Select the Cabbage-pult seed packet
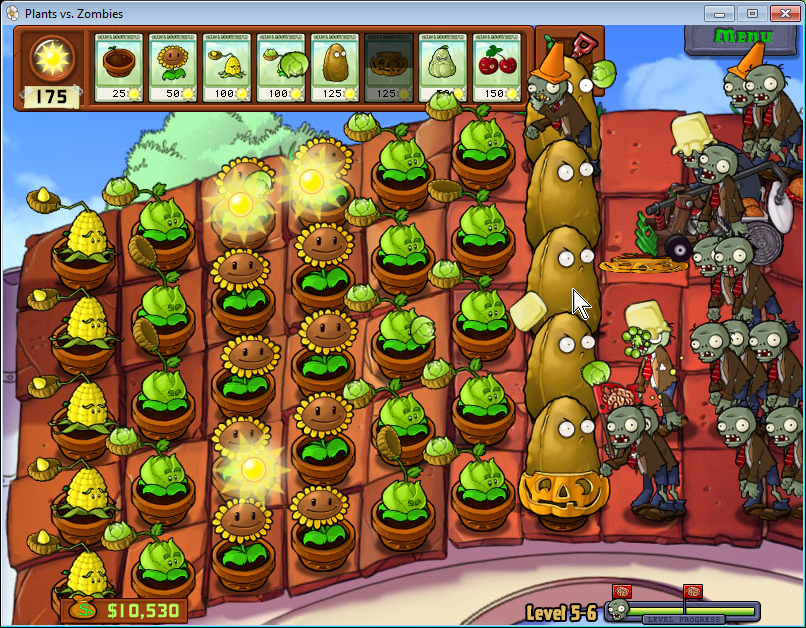The image size is (806, 628). pyautogui.click(x=282, y=67)
